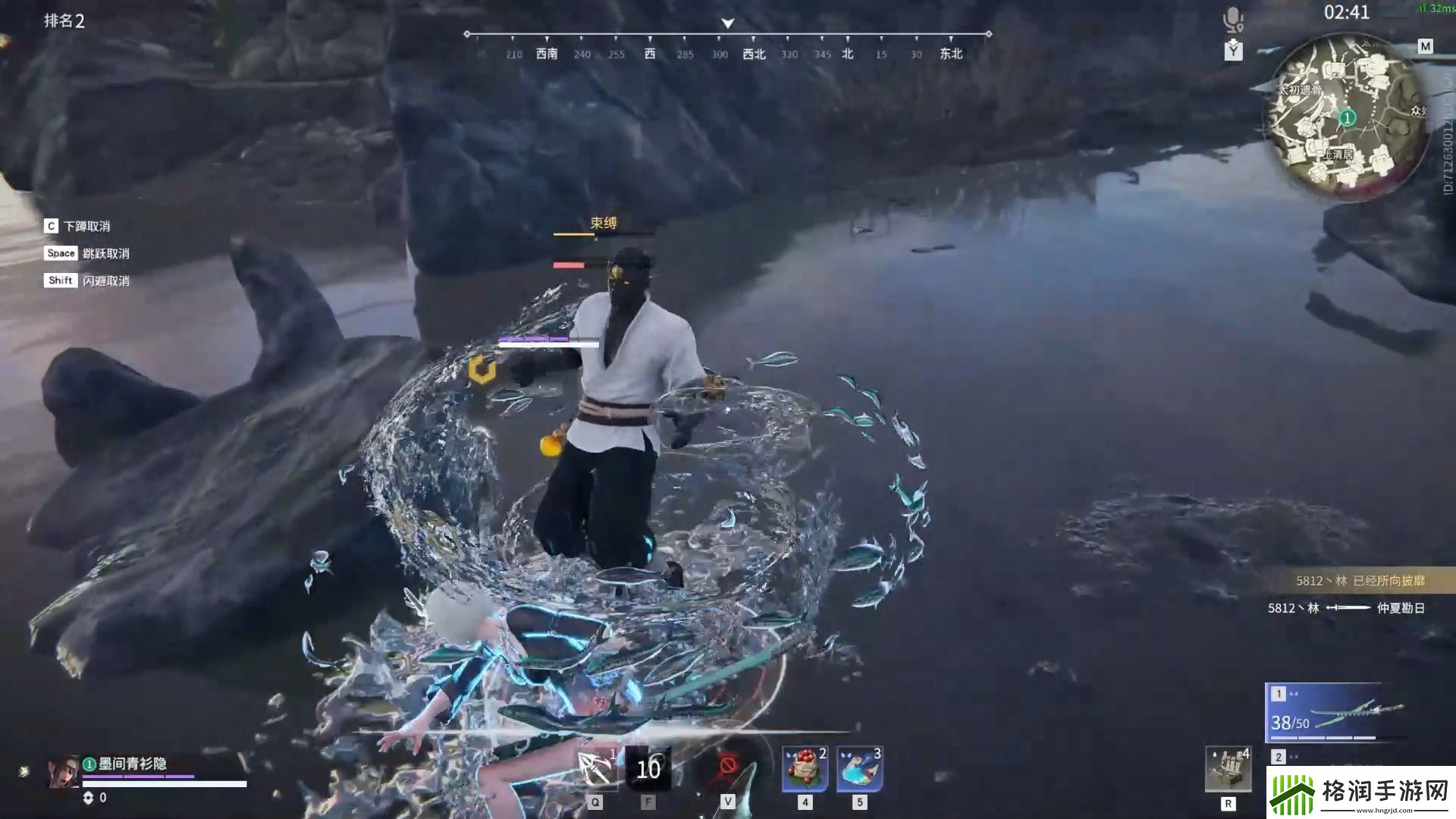Select the skill slot on 10-second cooldown

coord(648,769)
